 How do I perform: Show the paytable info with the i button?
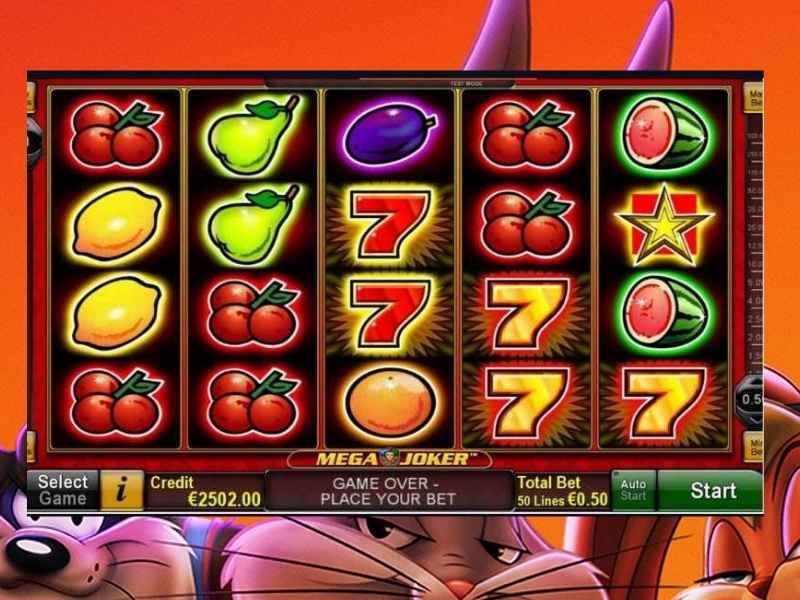[x=123, y=490]
